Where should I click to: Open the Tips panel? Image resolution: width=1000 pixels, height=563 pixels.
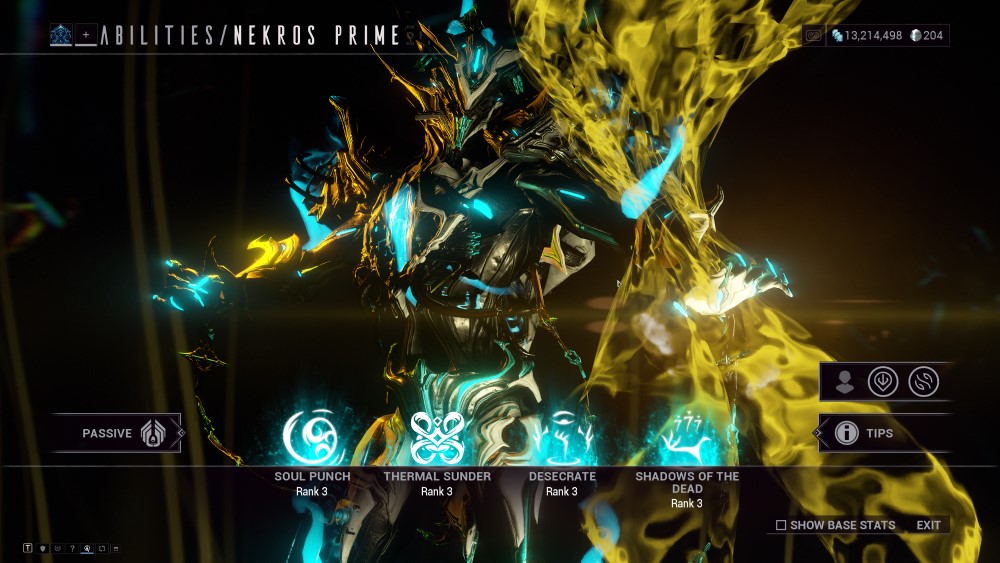(880, 433)
